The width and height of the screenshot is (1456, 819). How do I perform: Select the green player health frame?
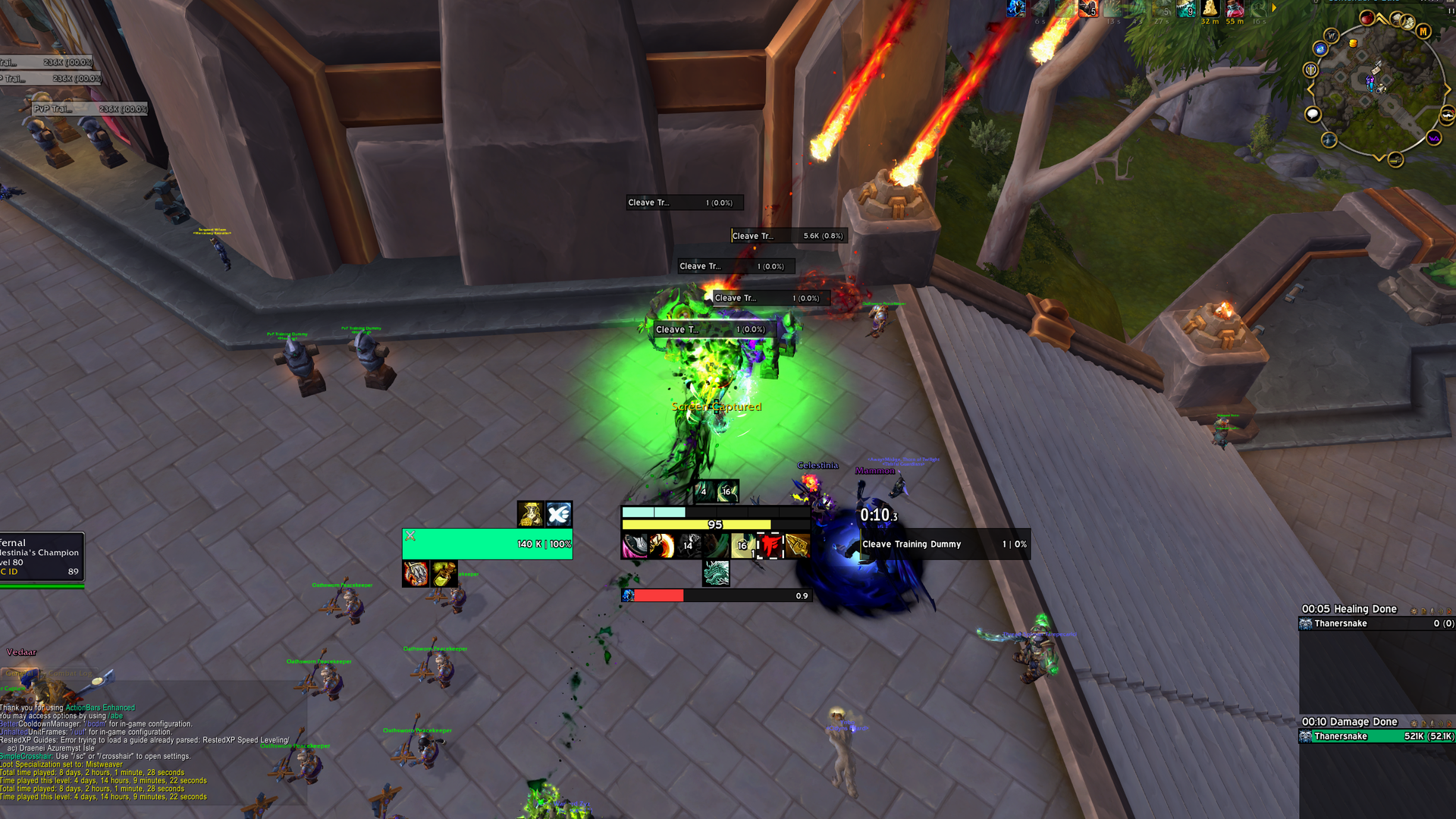(x=487, y=544)
